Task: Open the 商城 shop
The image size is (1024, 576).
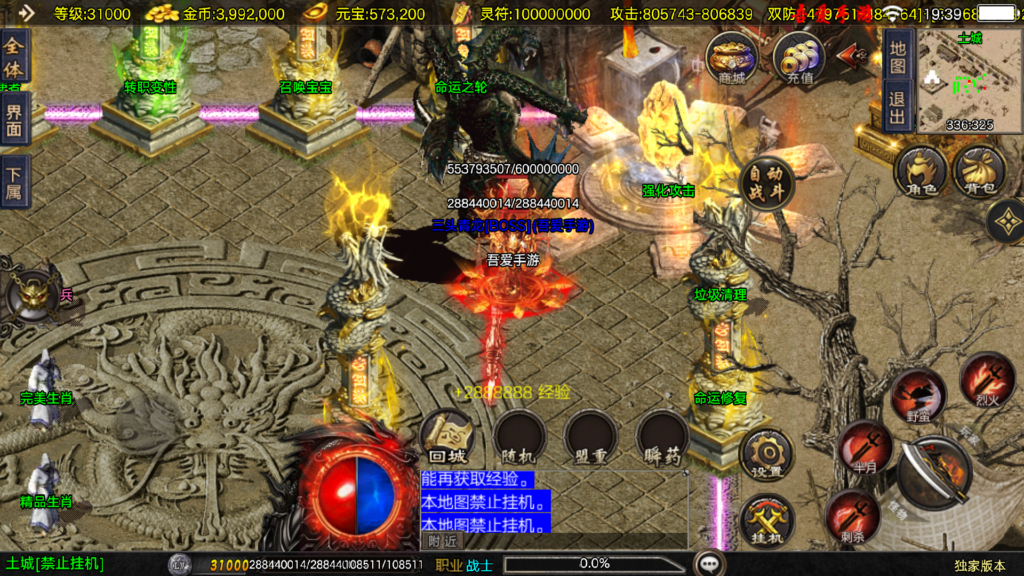Action: tap(731, 59)
